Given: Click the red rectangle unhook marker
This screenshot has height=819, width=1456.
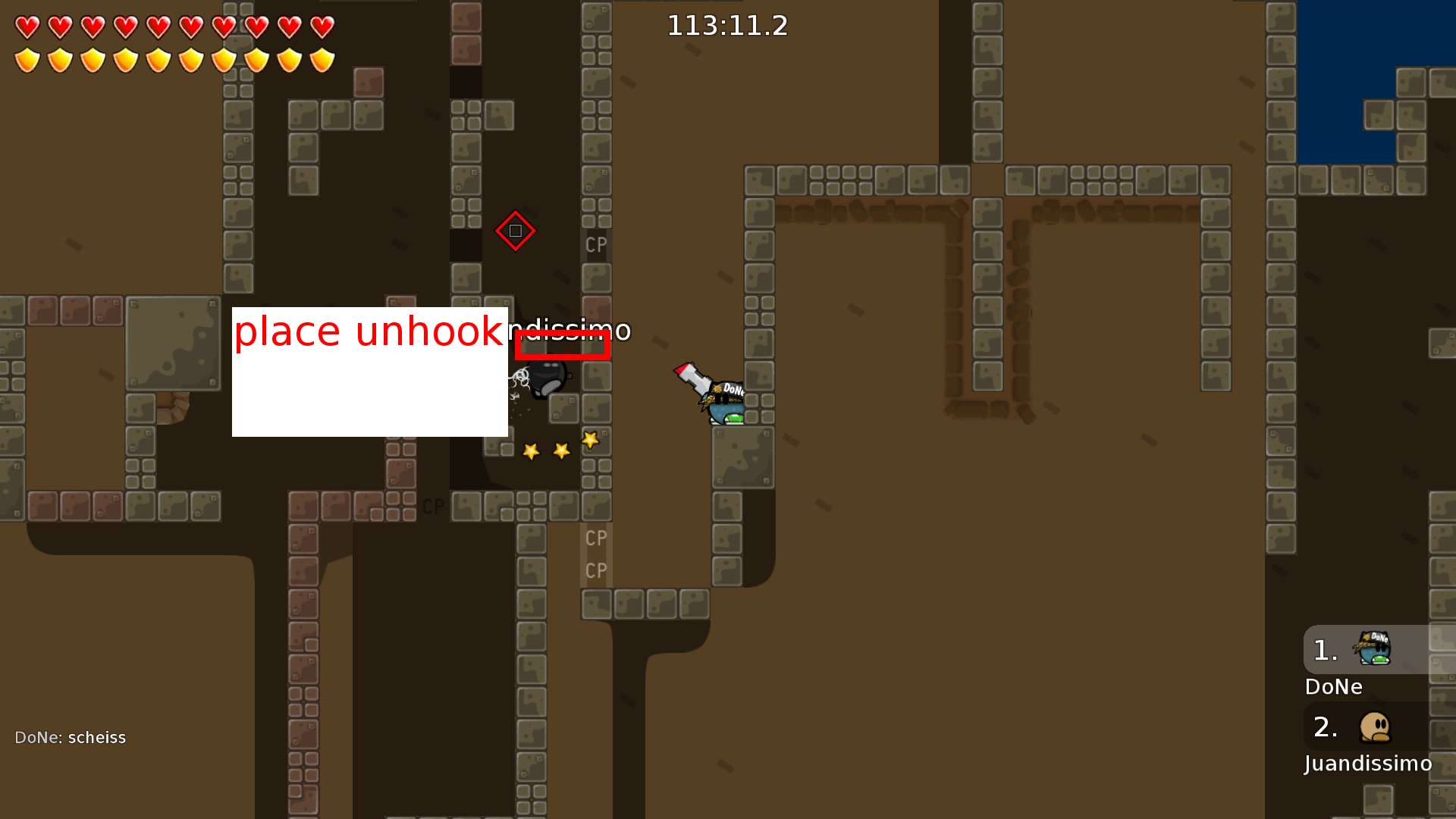Looking at the screenshot, I should coord(563,345).
